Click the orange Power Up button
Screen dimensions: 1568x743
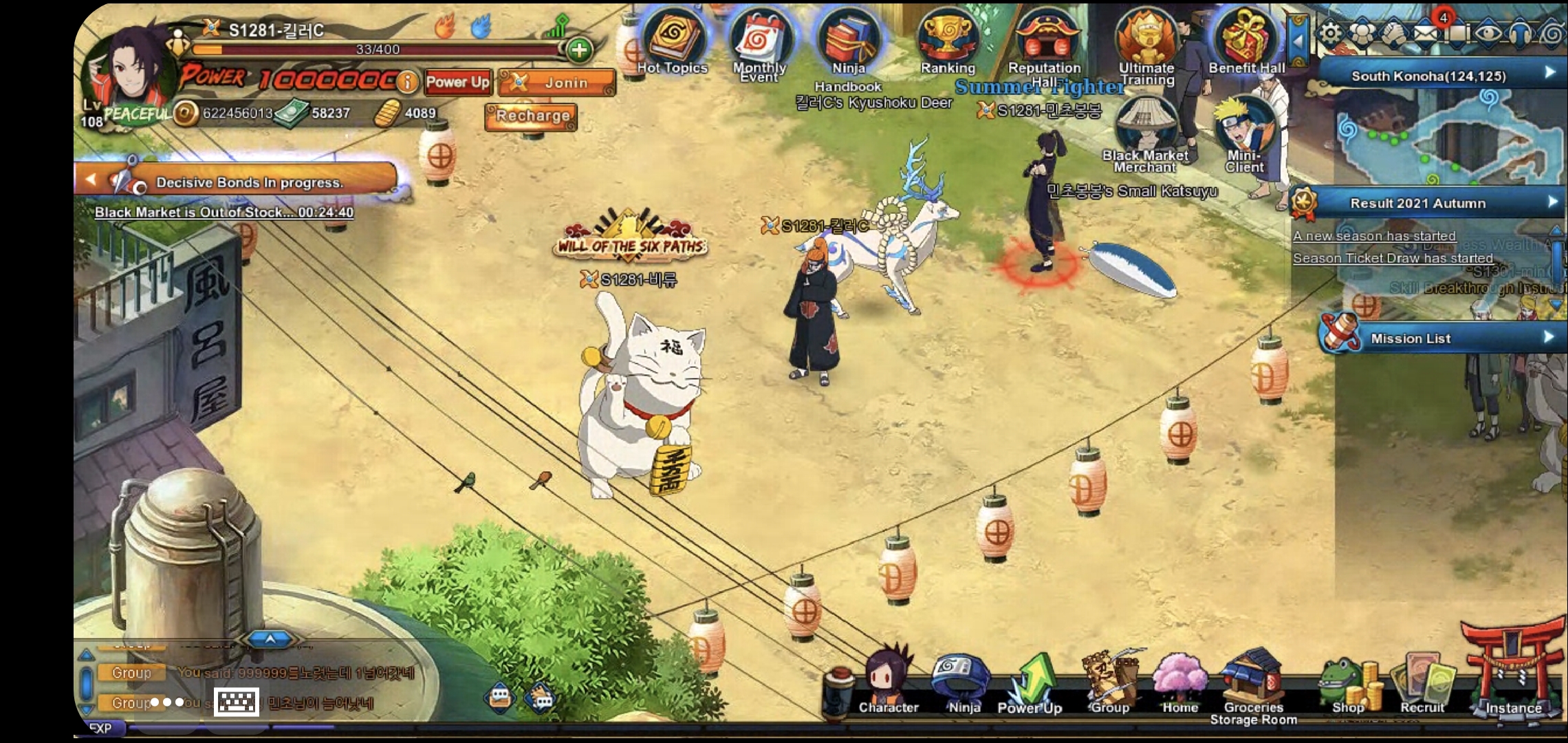pyautogui.click(x=457, y=82)
